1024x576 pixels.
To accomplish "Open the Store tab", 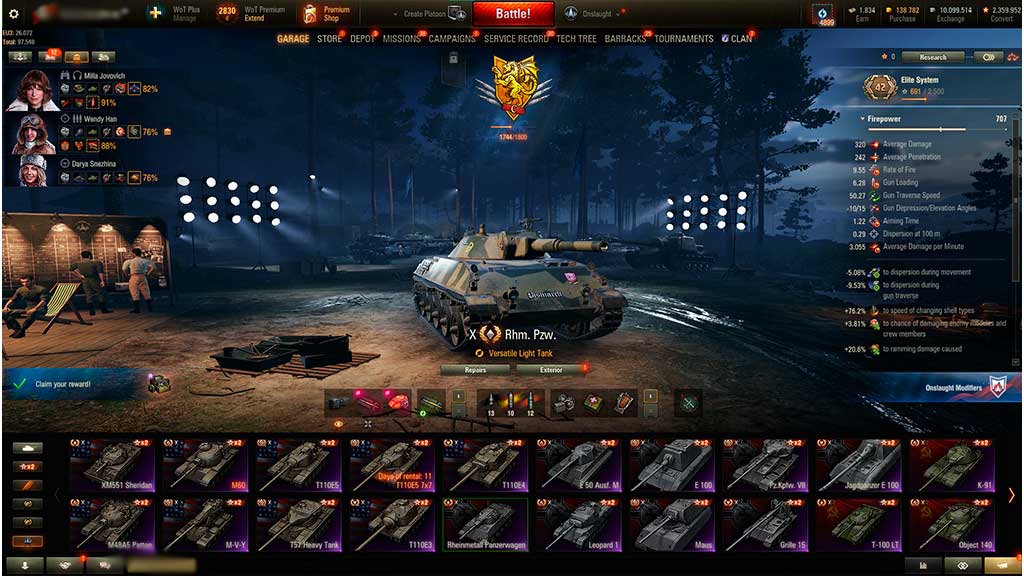I will pyautogui.click(x=329, y=39).
